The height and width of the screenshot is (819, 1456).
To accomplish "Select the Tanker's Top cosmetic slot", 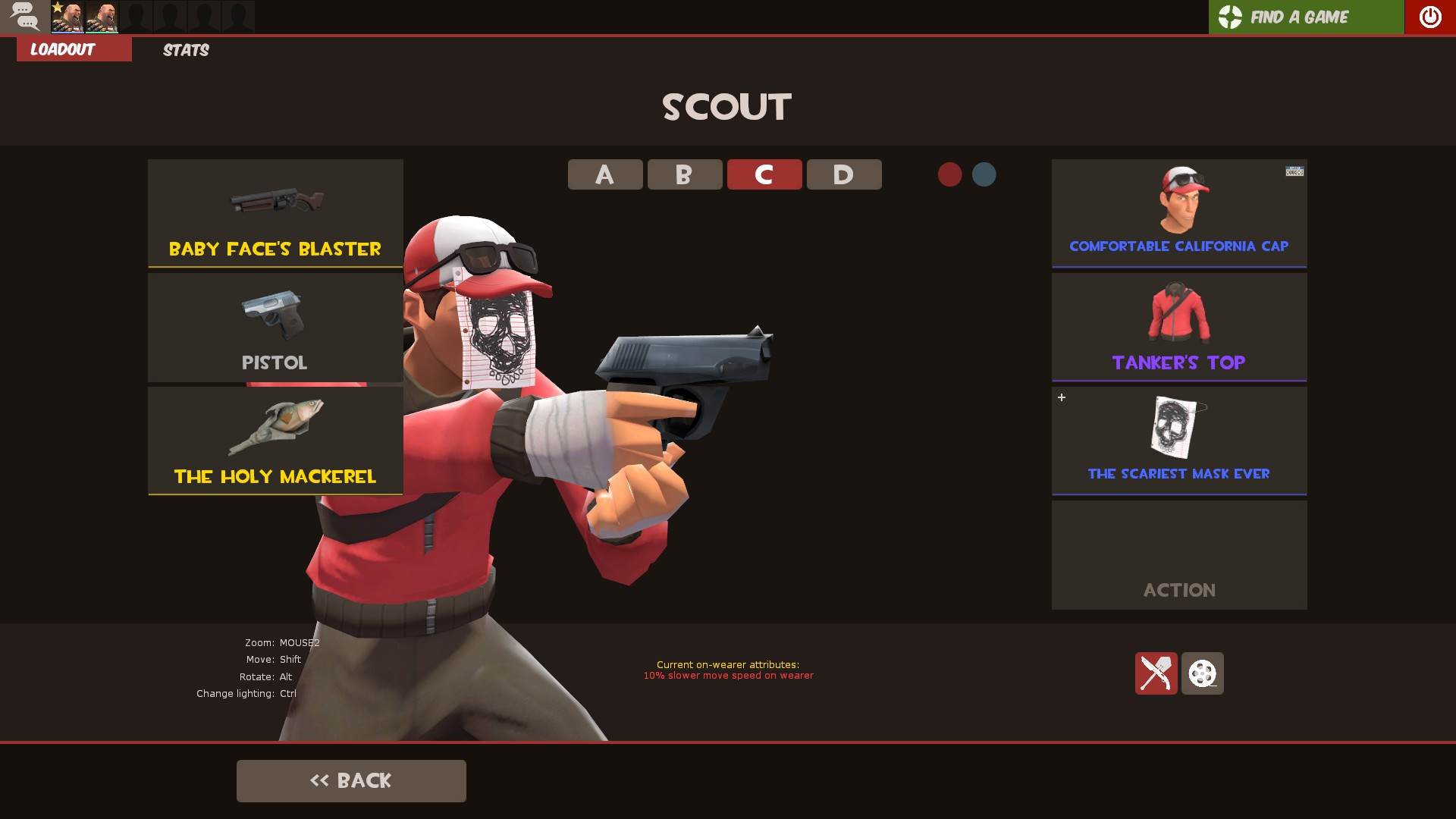I will pos(1178,326).
